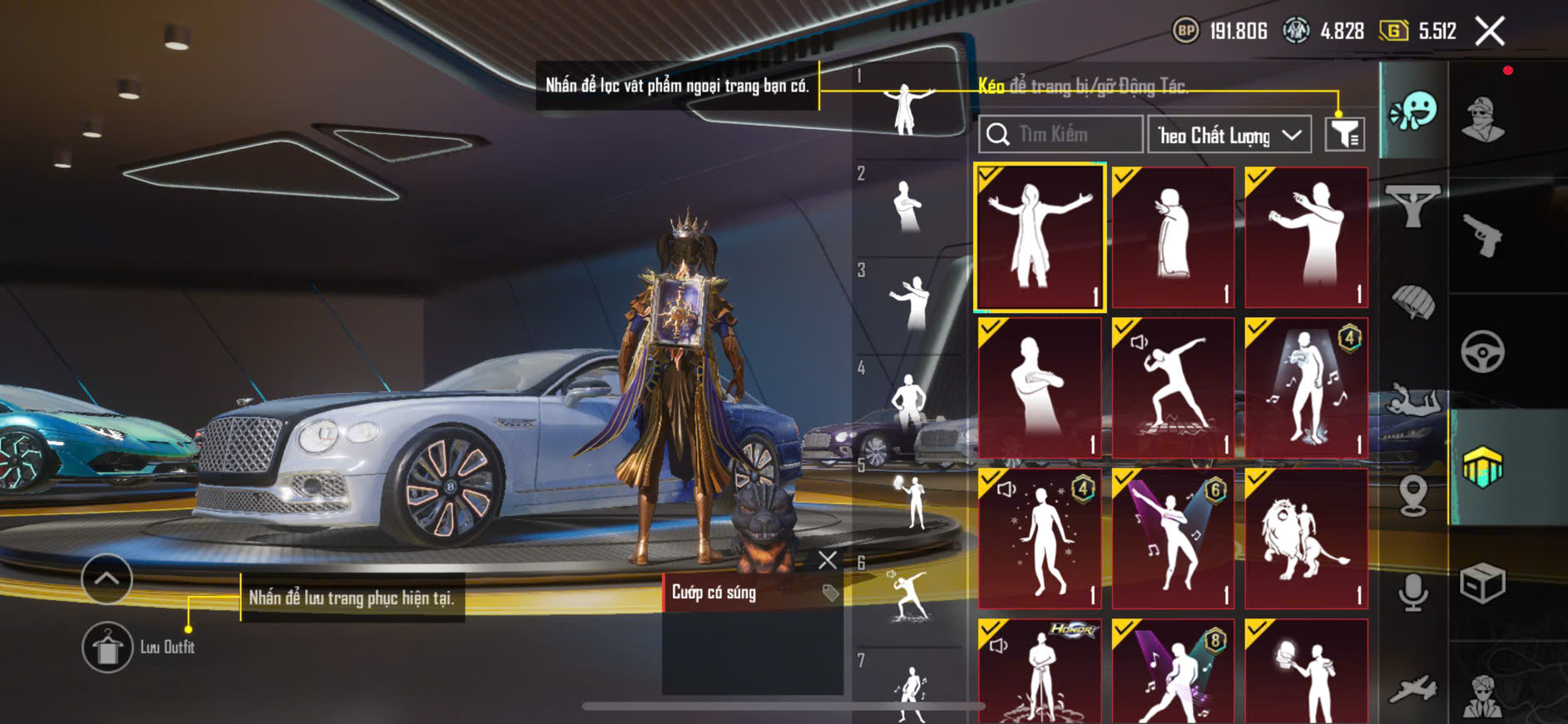Select the Honor-tagged emote tile

[x=1040, y=672]
